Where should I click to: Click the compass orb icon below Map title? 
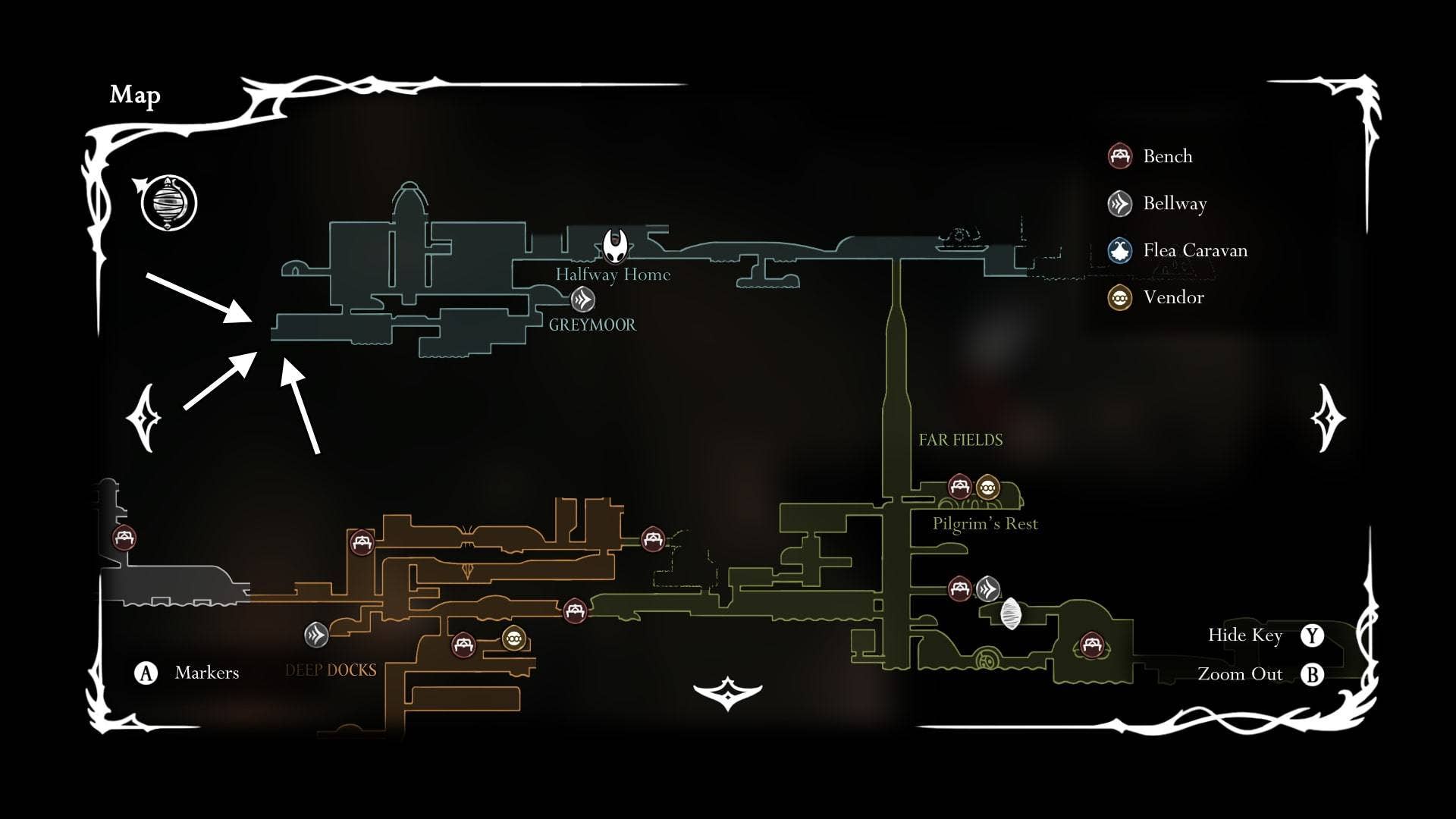(168, 203)
